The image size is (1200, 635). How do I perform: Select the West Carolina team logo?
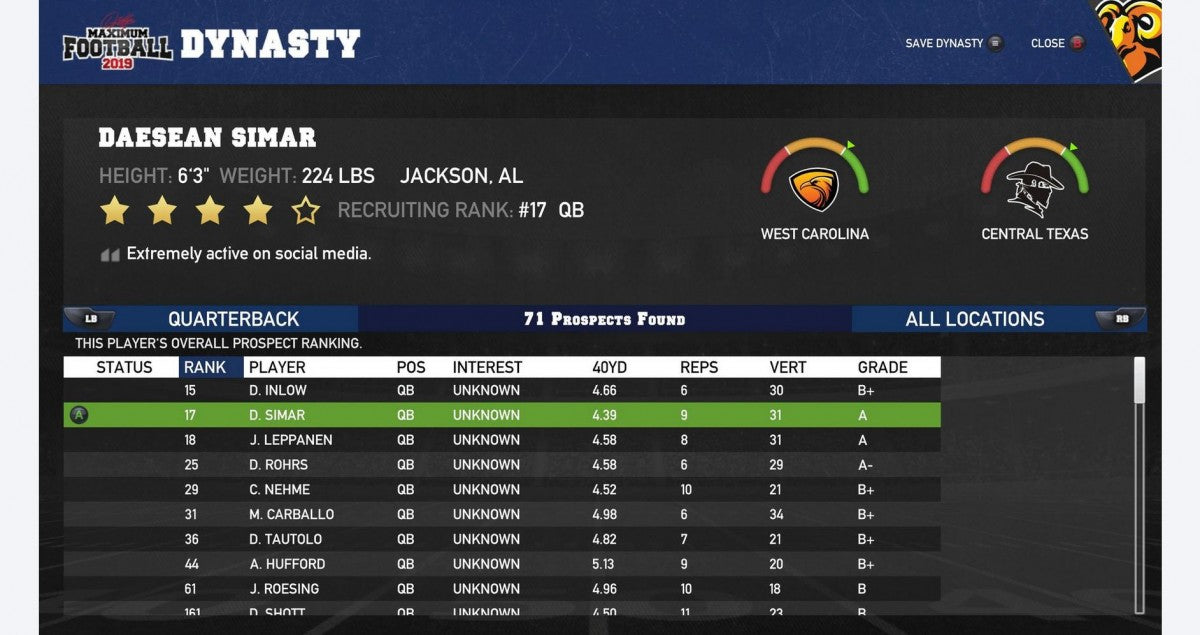point(814,188)
